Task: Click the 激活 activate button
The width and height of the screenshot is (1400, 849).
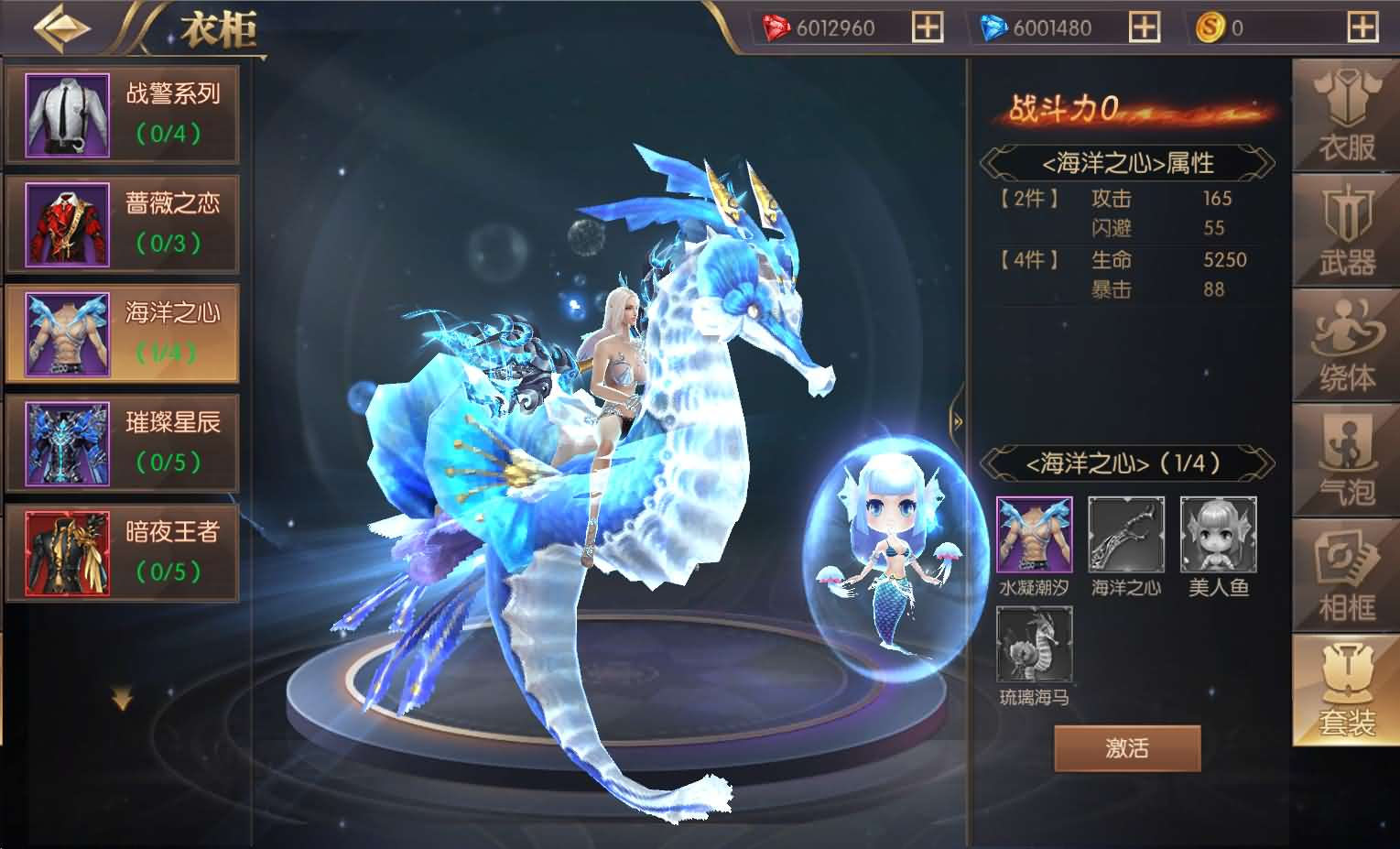Action: pos(1126,748)
